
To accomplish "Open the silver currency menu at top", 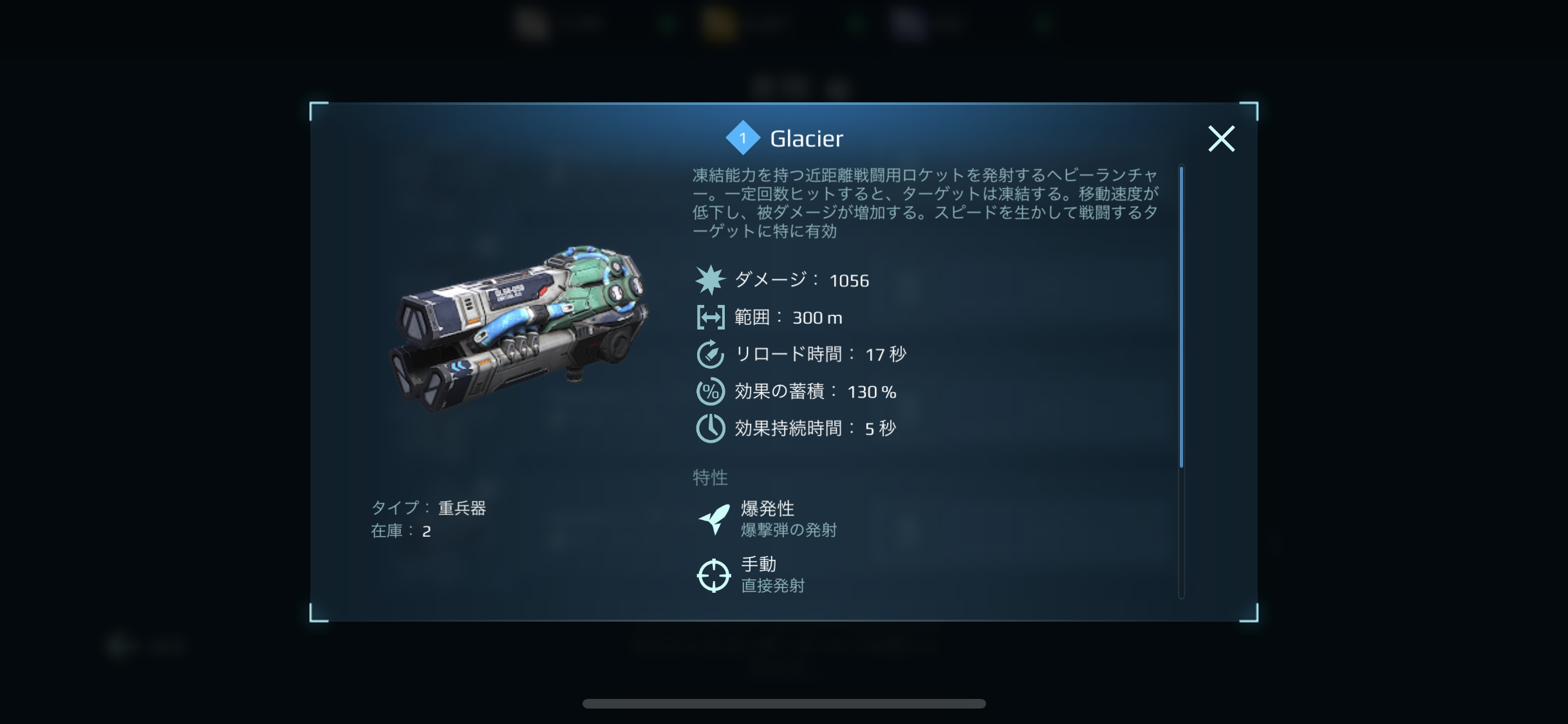I will pos(530,24).
